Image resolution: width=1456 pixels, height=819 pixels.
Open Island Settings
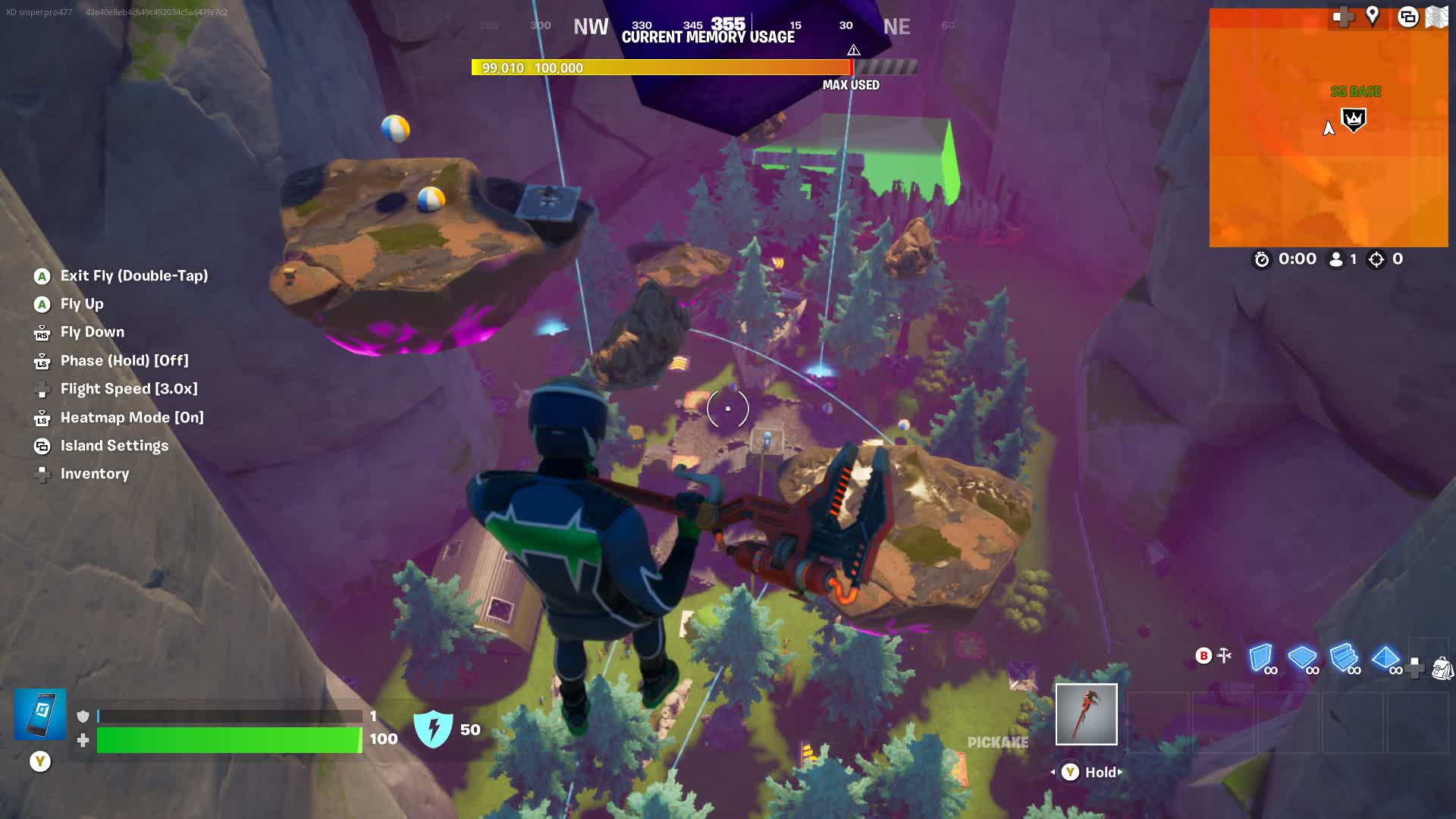(114, 446)
